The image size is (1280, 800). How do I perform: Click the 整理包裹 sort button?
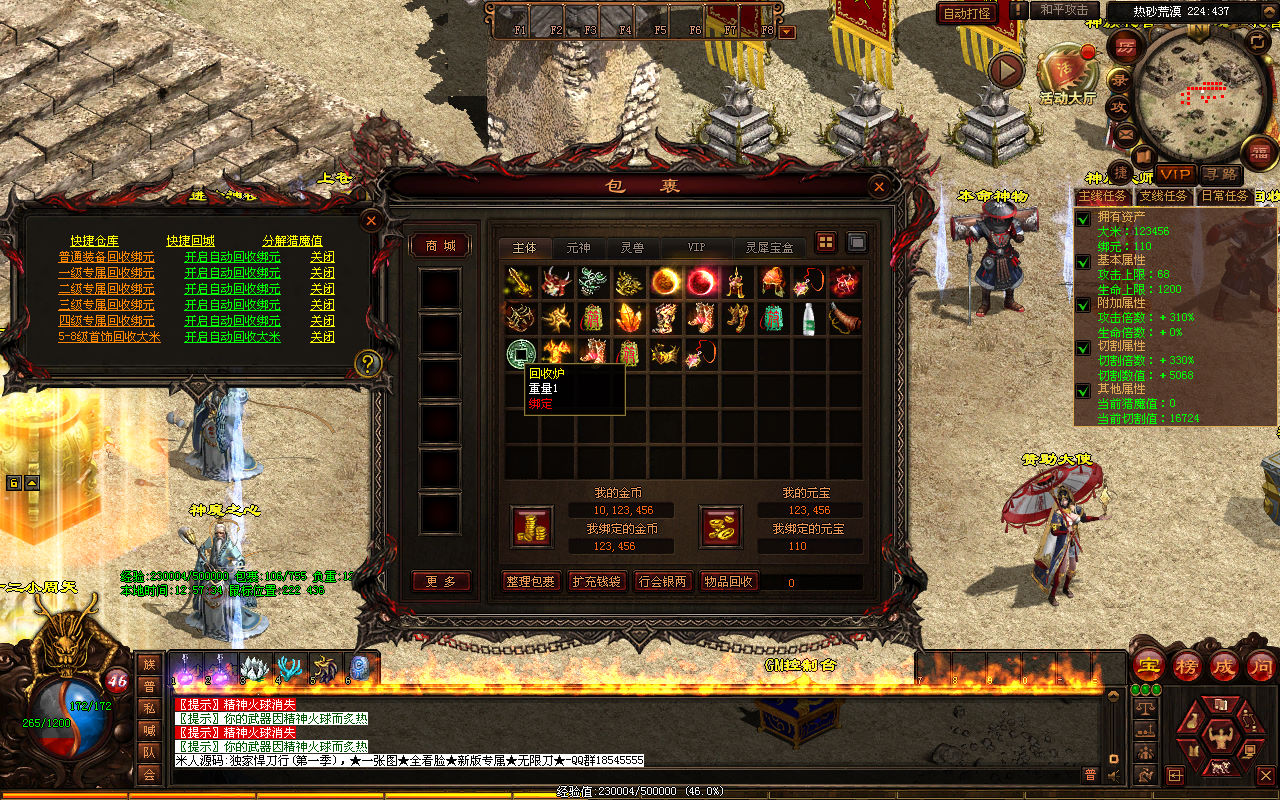pos(532,581)
